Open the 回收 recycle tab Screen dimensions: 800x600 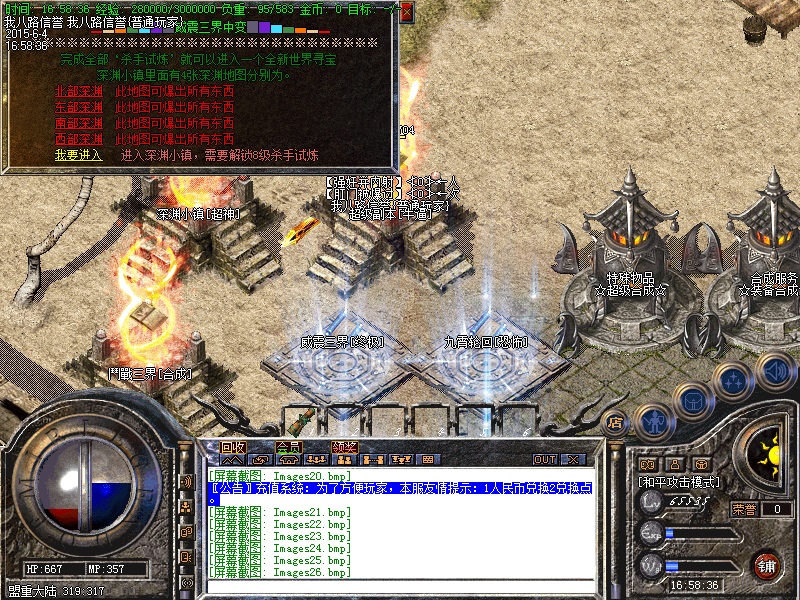point(233,447)
